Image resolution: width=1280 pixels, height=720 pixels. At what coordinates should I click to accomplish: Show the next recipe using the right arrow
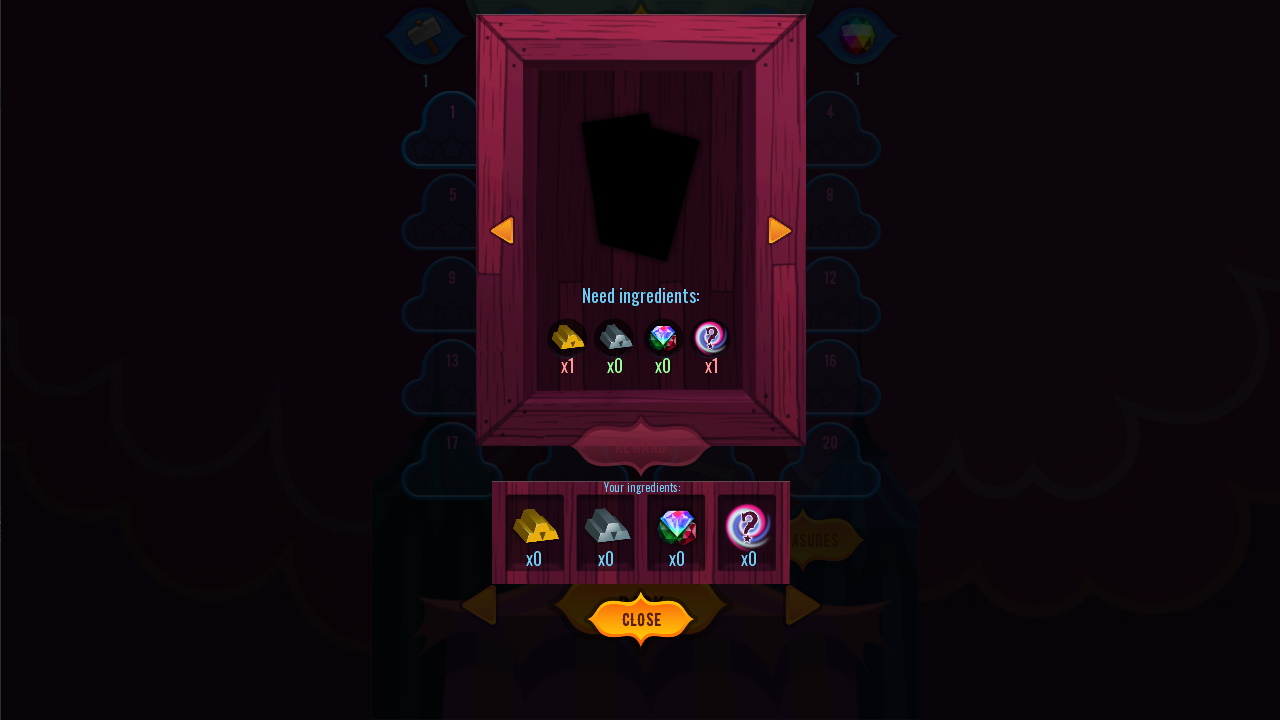click(x=780, y=230)
